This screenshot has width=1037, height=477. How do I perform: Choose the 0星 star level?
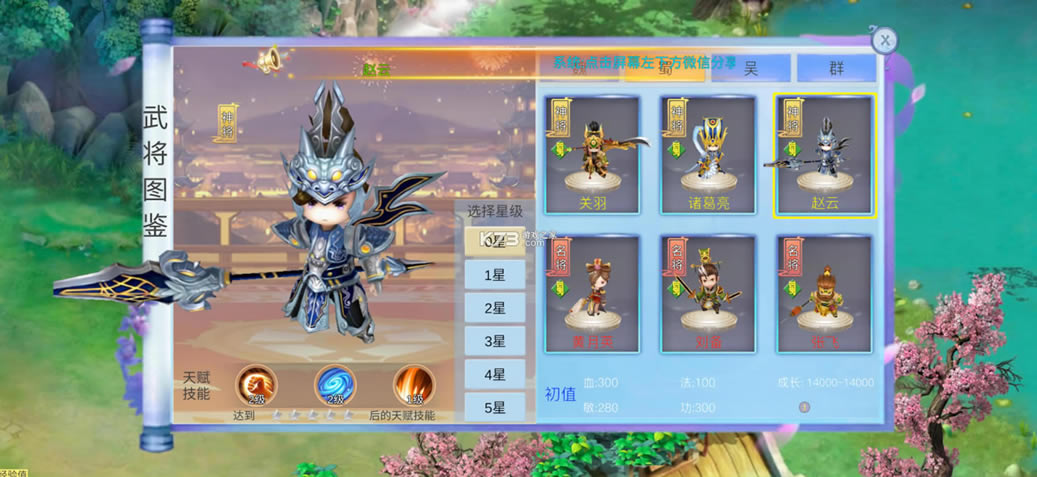tap(494, 241)
